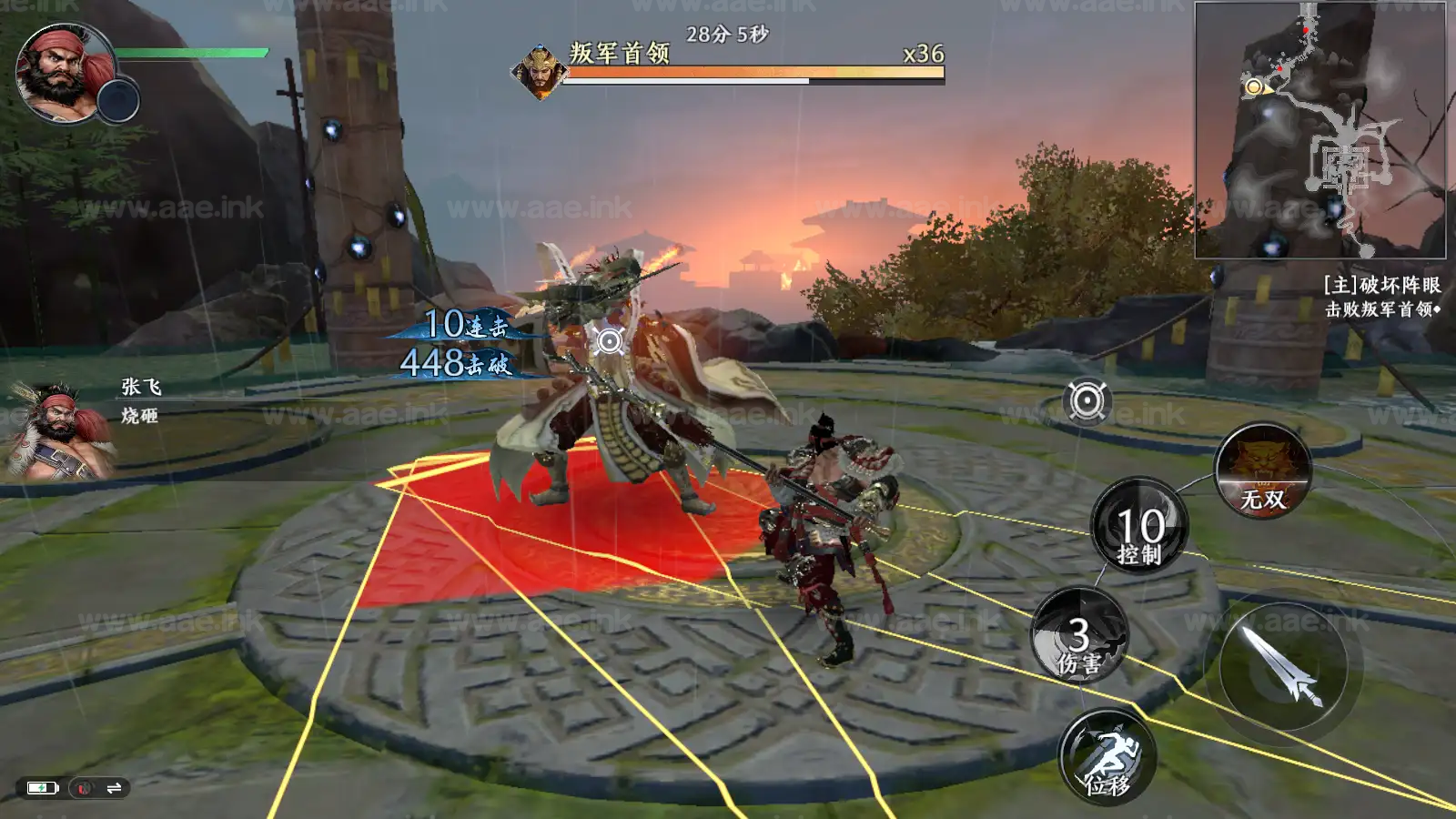Open the minimap
Image resolution: width=1456 pixels, height=819 pixels.
tap(1319, 129)
